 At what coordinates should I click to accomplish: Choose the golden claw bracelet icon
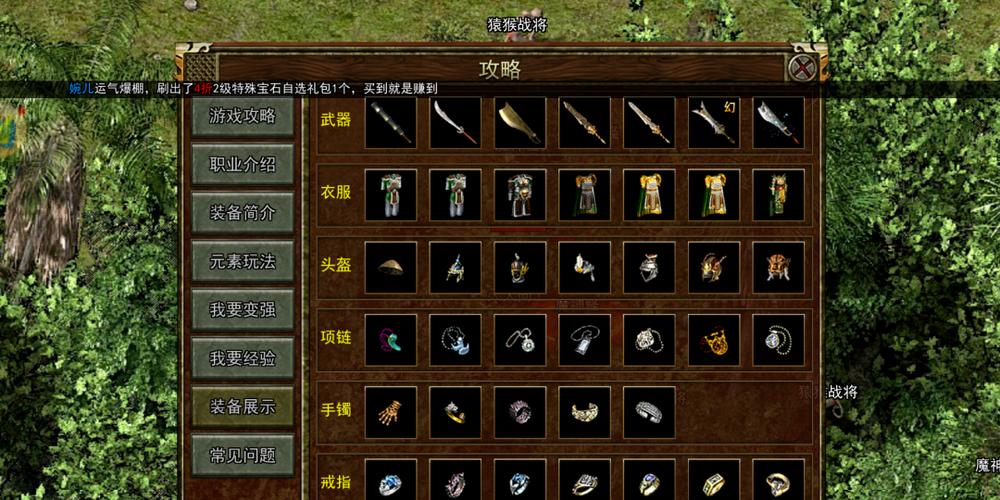[x=391, y=412]
